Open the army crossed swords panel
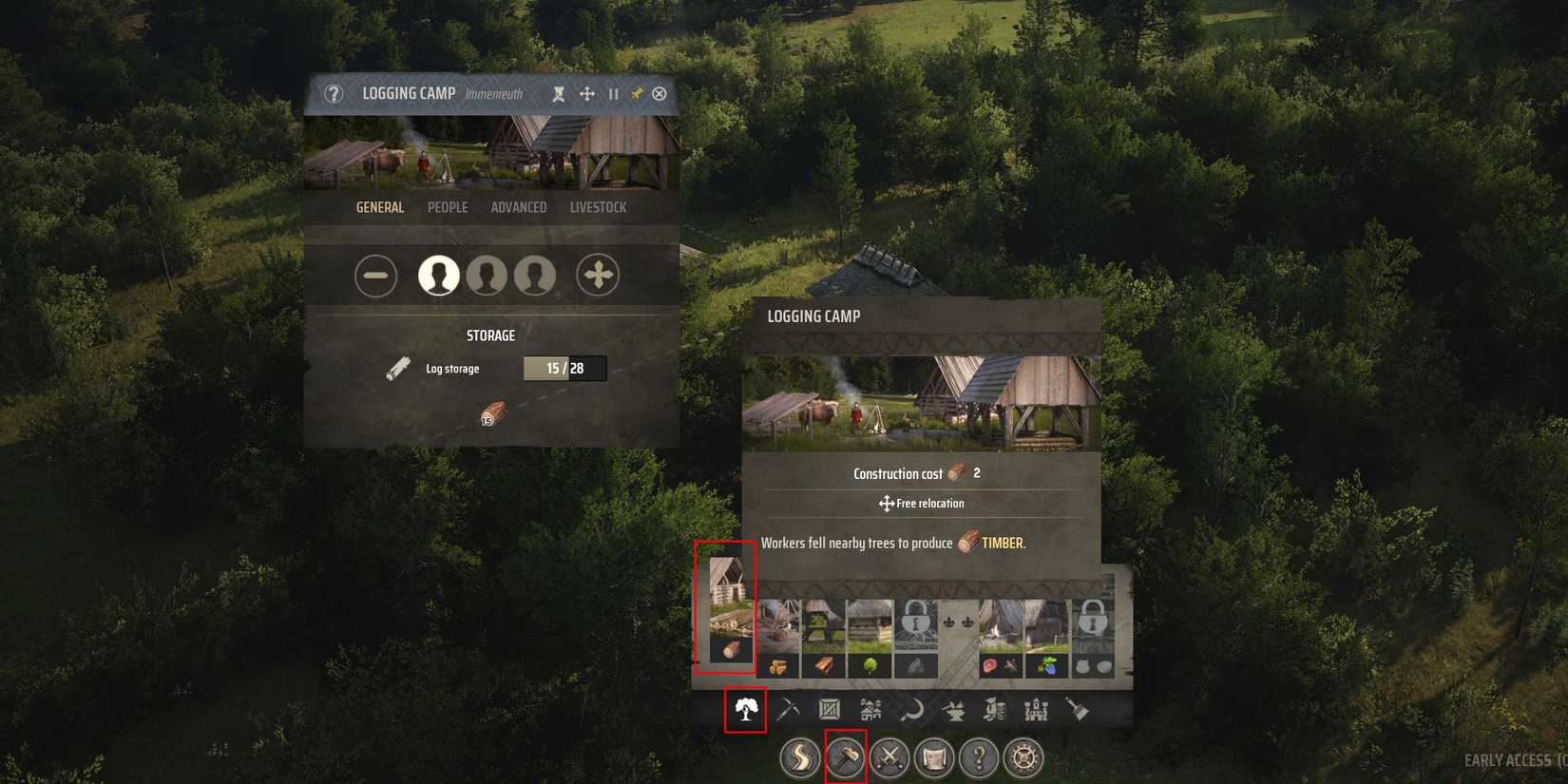 pyautogui.click(x=889, y=758)
